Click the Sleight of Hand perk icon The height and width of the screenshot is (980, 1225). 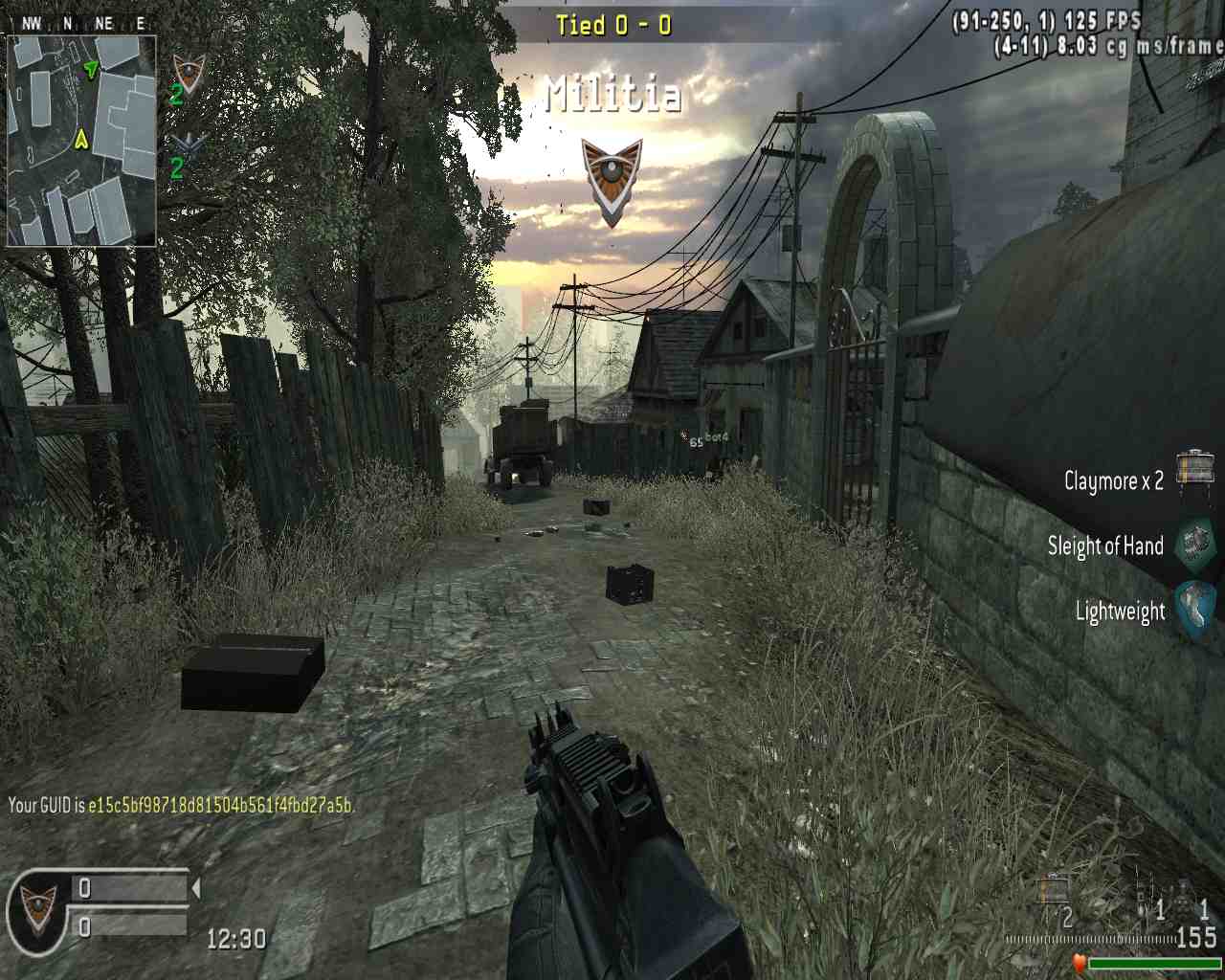point(1195,545)
